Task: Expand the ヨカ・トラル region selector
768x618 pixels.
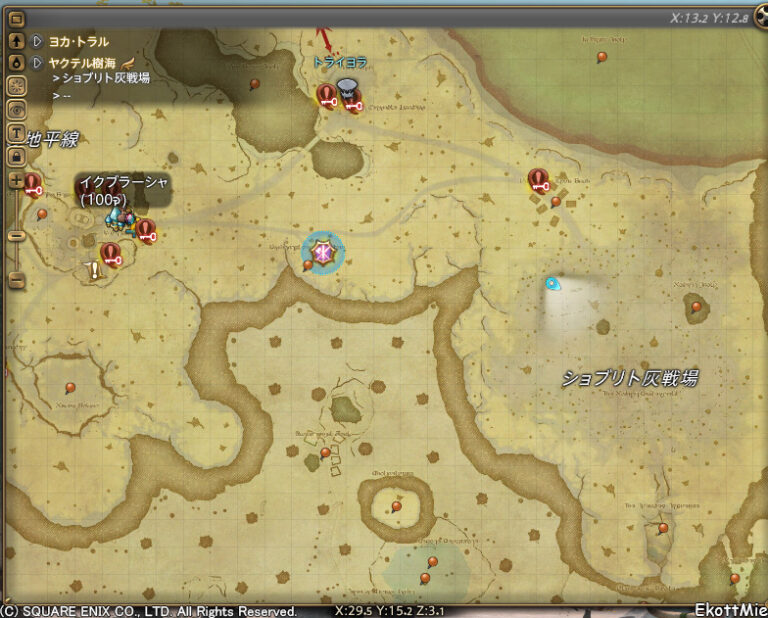Action: tap(37, 42)
